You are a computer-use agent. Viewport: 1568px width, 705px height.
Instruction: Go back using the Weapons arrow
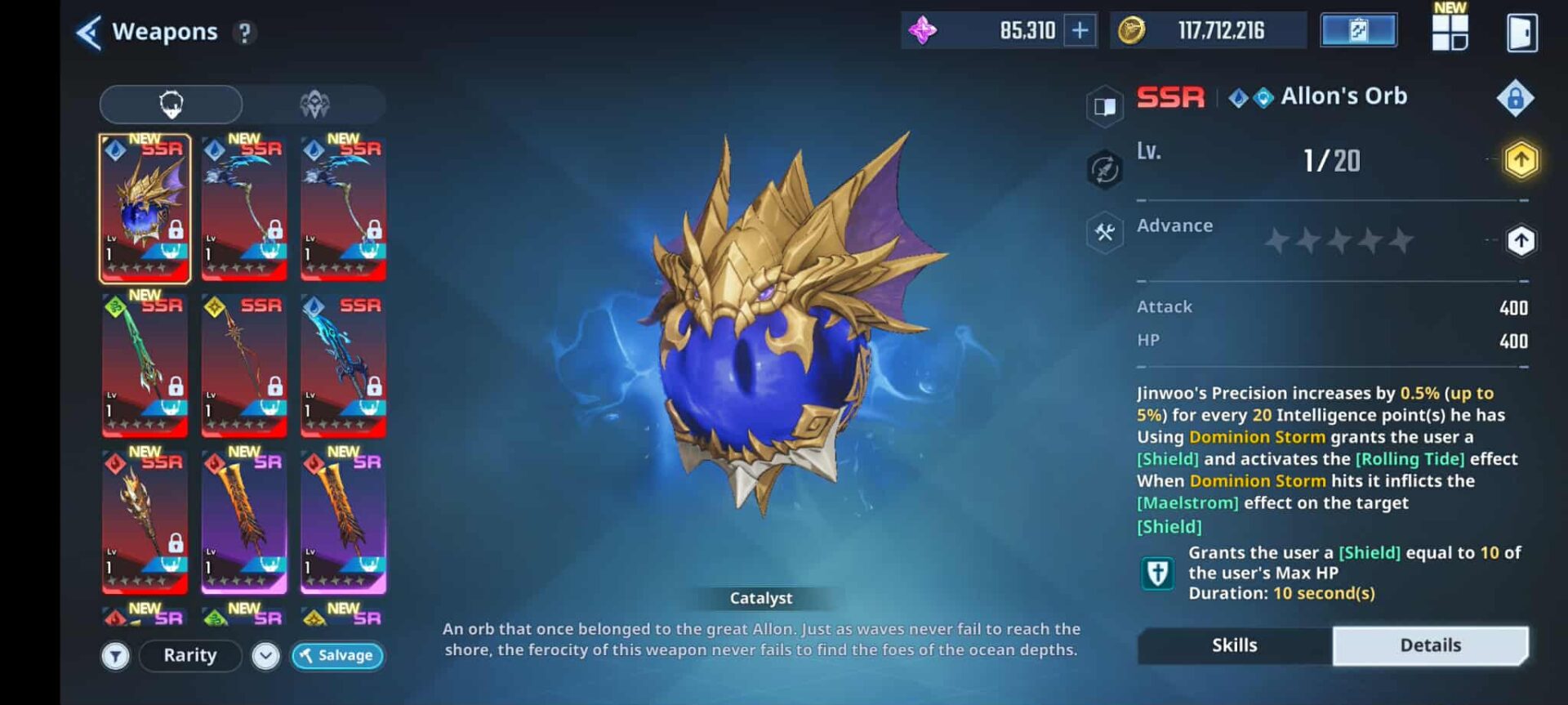pos(88,33)
